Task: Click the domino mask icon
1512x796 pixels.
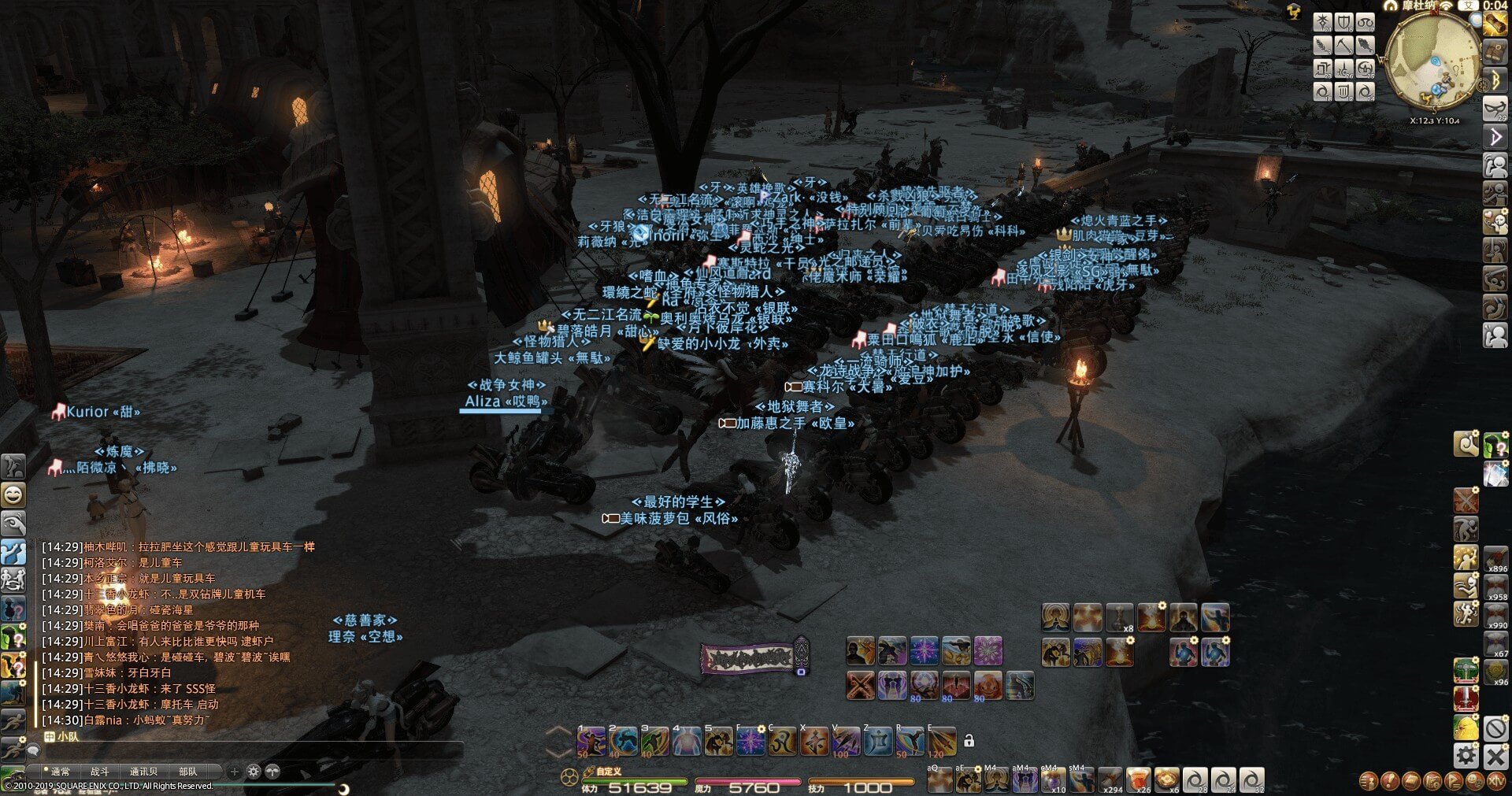Action: point(1495,107)
